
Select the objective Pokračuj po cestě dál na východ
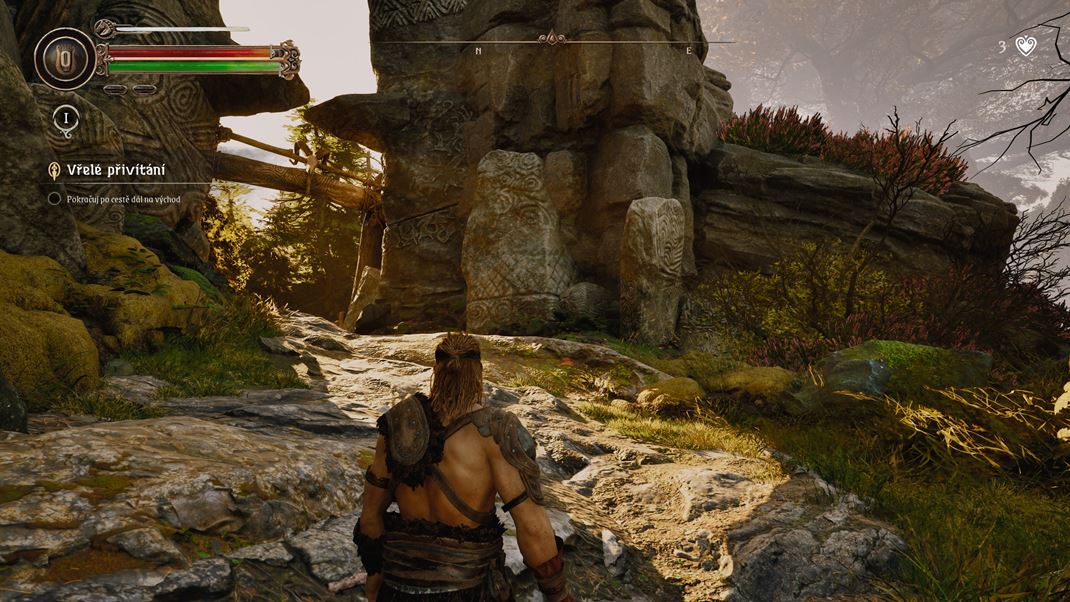click(x=123, y=199)
